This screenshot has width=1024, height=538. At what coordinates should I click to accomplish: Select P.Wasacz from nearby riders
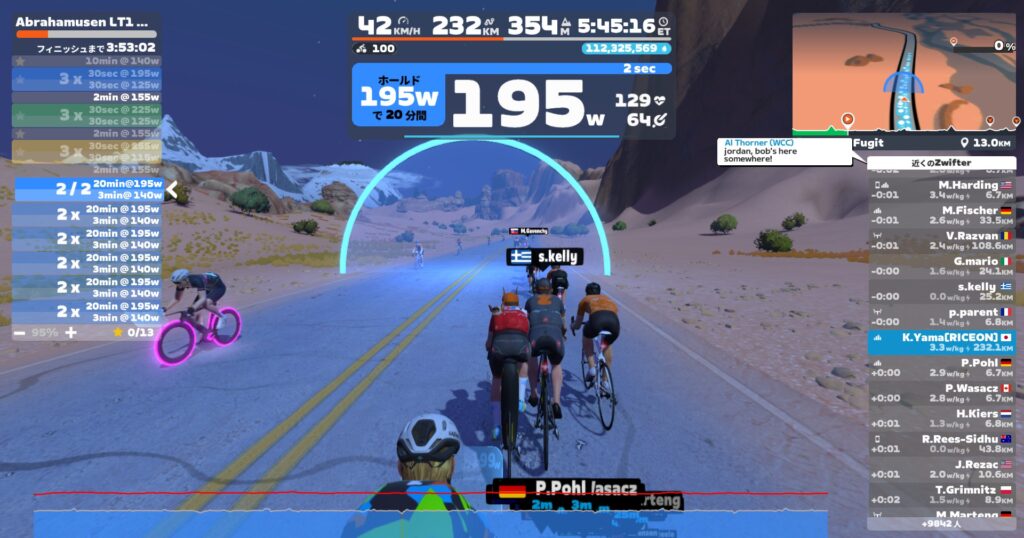(941, 393)
